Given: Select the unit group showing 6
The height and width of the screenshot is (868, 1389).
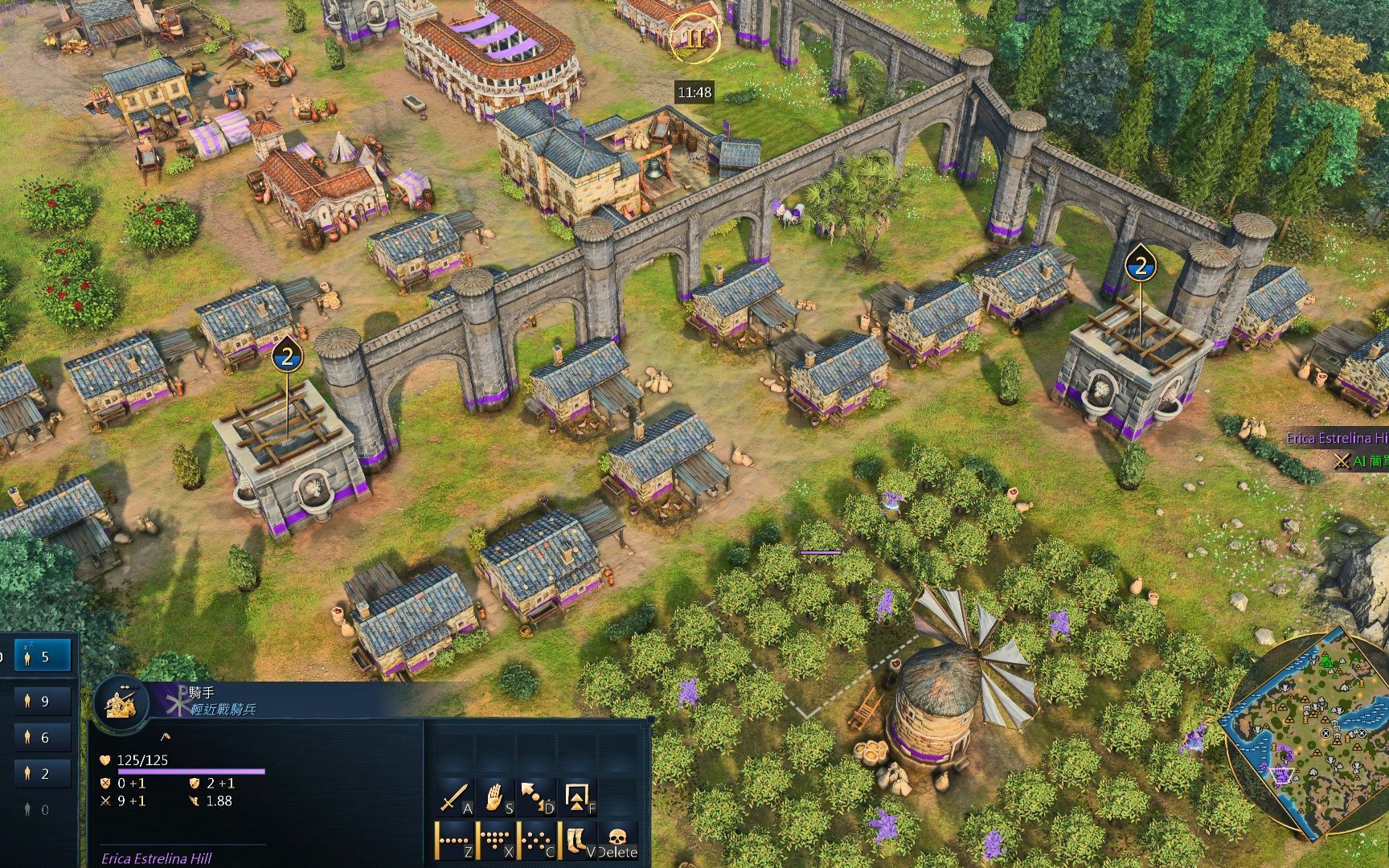Looking at the screenshot, I should pyautogui.click(x=42, y=737).
